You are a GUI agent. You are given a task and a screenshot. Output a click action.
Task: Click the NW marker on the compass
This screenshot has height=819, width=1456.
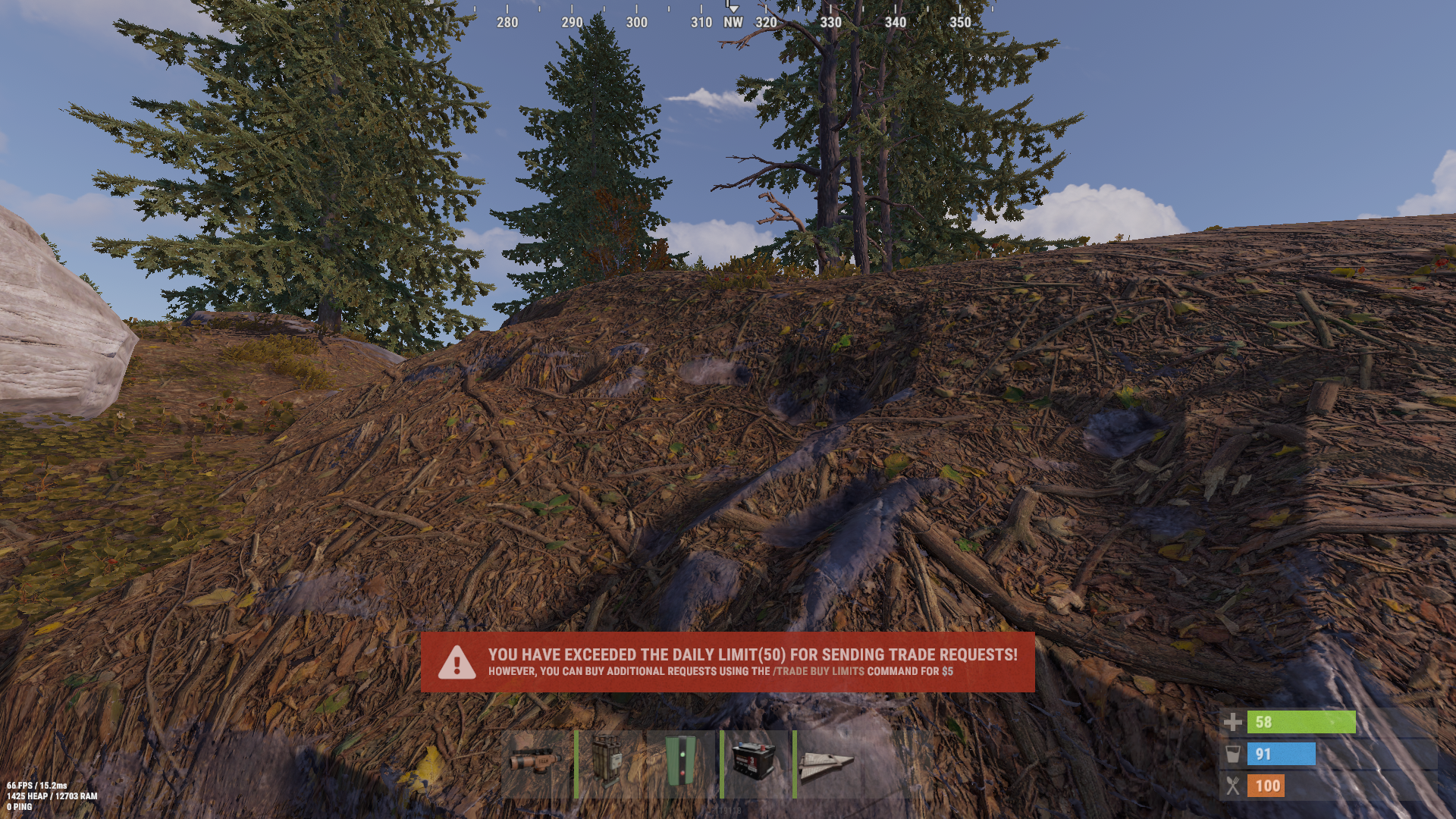pos(732,23)
